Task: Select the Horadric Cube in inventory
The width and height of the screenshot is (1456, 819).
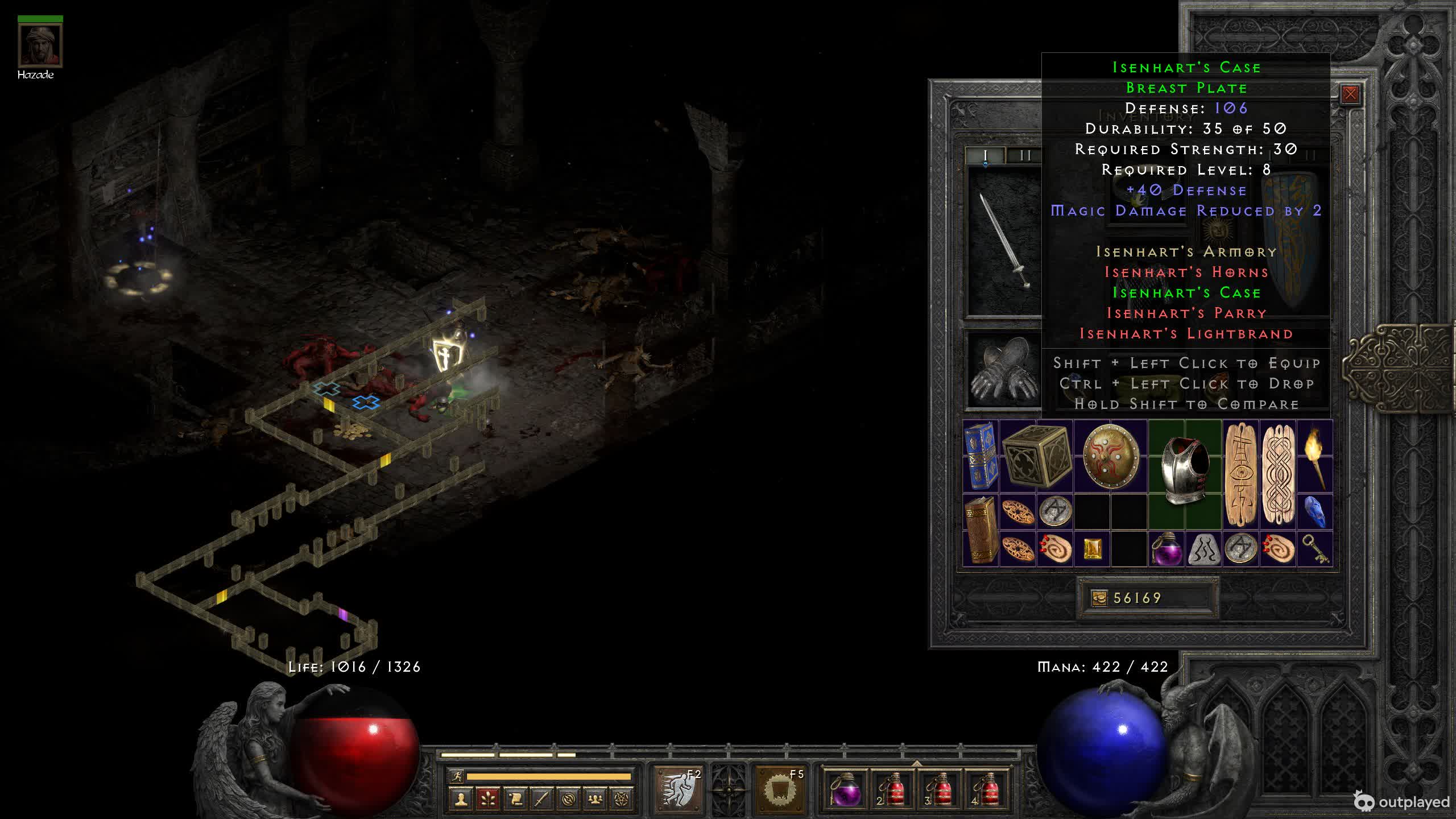Action: pyautogui.click(x=1036, y=456)
